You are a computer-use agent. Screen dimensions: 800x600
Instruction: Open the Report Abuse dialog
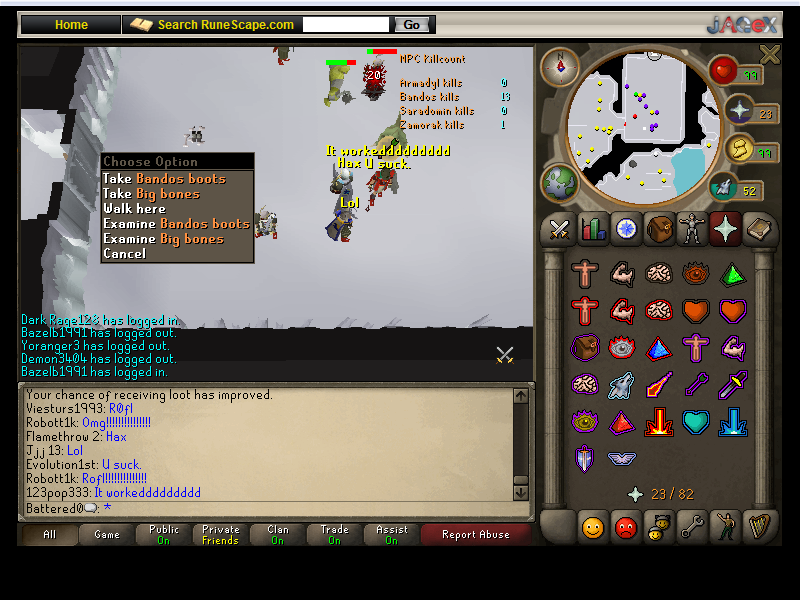[x=475, y=534]
